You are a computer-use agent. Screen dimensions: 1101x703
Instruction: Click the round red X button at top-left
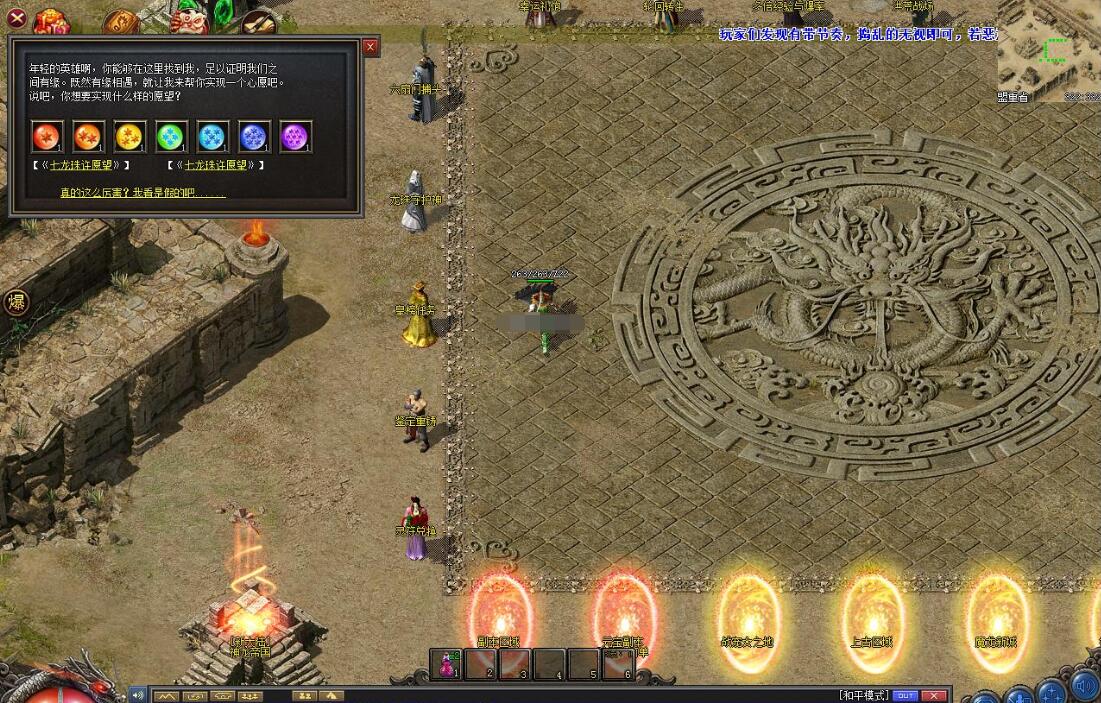pos(17,16)
